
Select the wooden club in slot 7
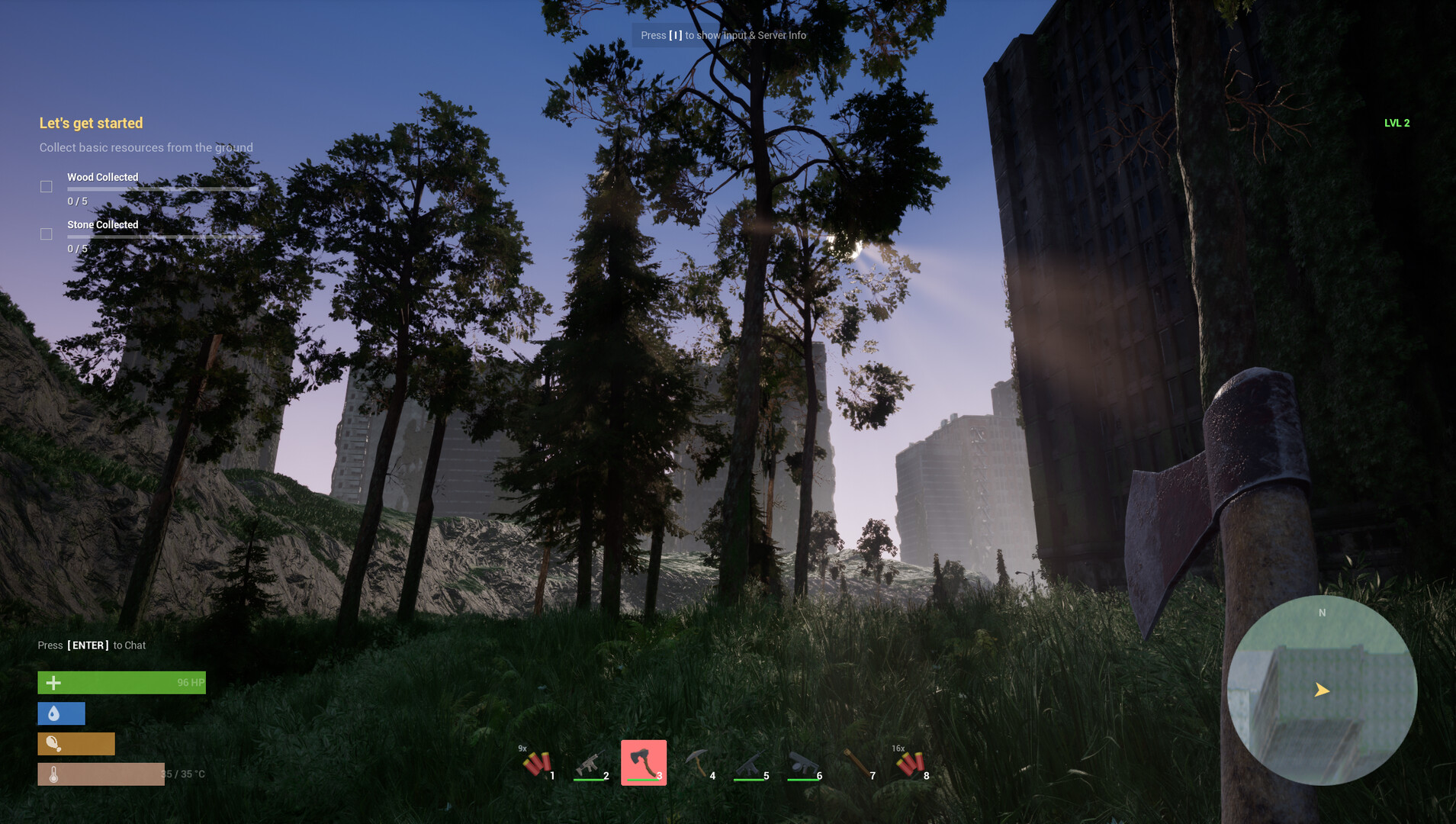click(x=858, y=761)
